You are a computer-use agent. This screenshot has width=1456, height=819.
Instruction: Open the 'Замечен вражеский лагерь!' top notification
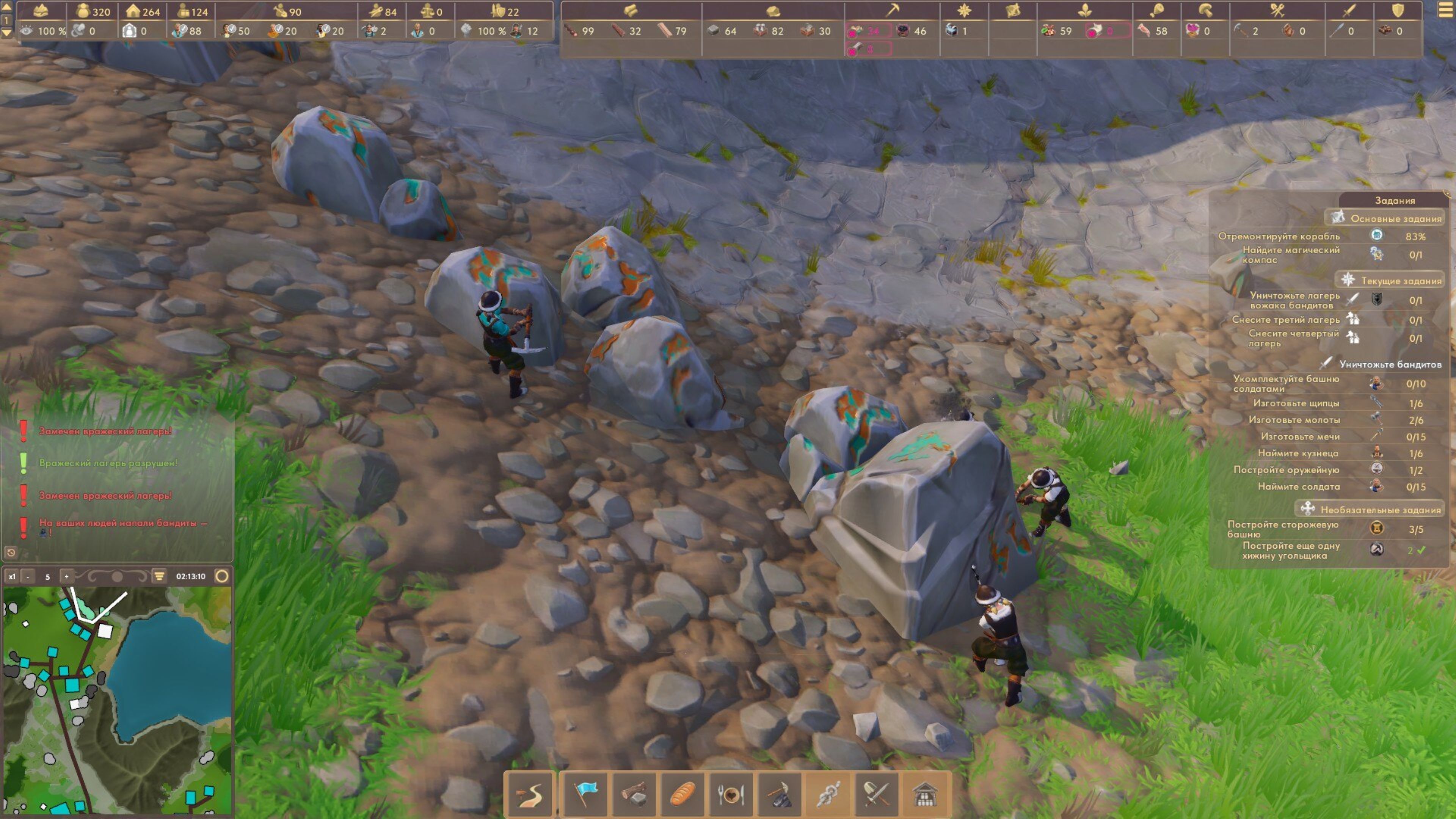click(x=105, y=431)
